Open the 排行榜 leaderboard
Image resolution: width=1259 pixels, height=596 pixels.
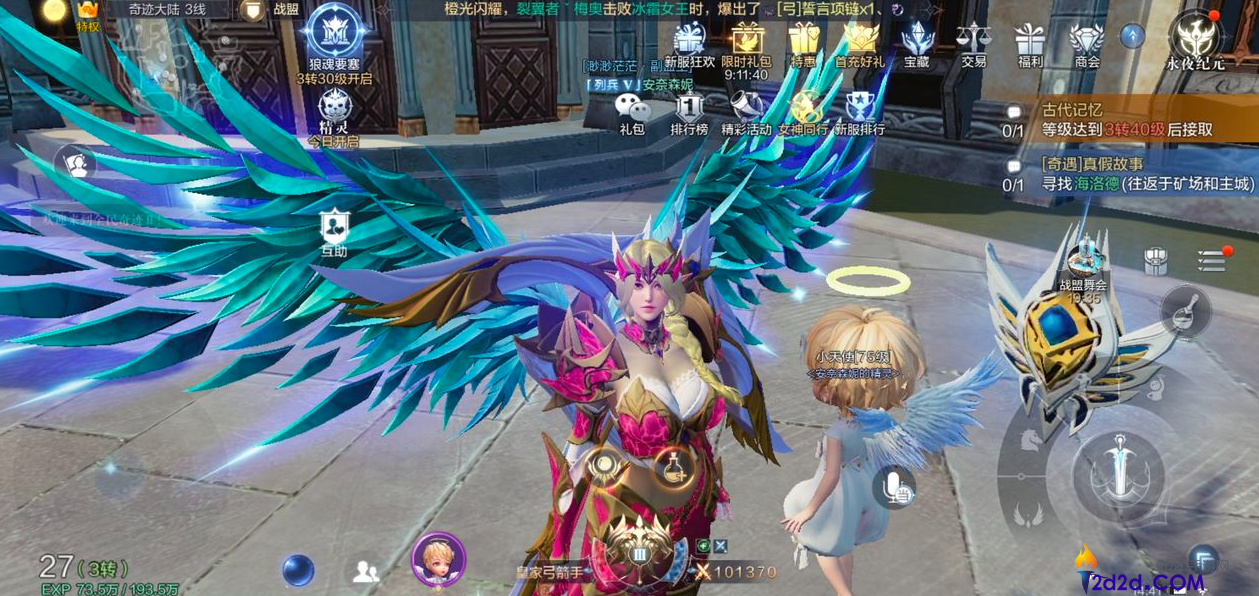tap(689, 112)
